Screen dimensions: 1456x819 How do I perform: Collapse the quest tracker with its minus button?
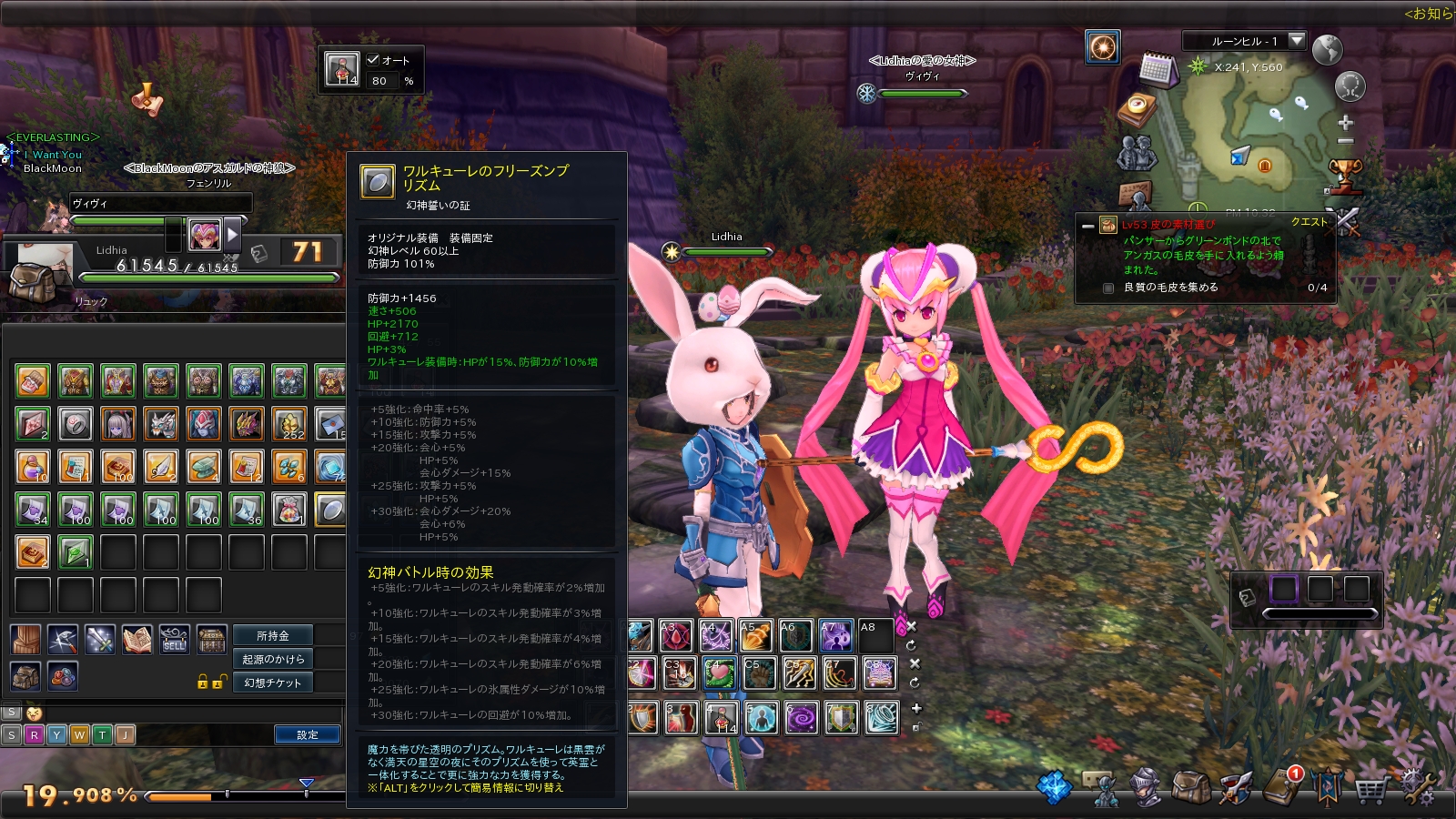tap(1087, 227)
